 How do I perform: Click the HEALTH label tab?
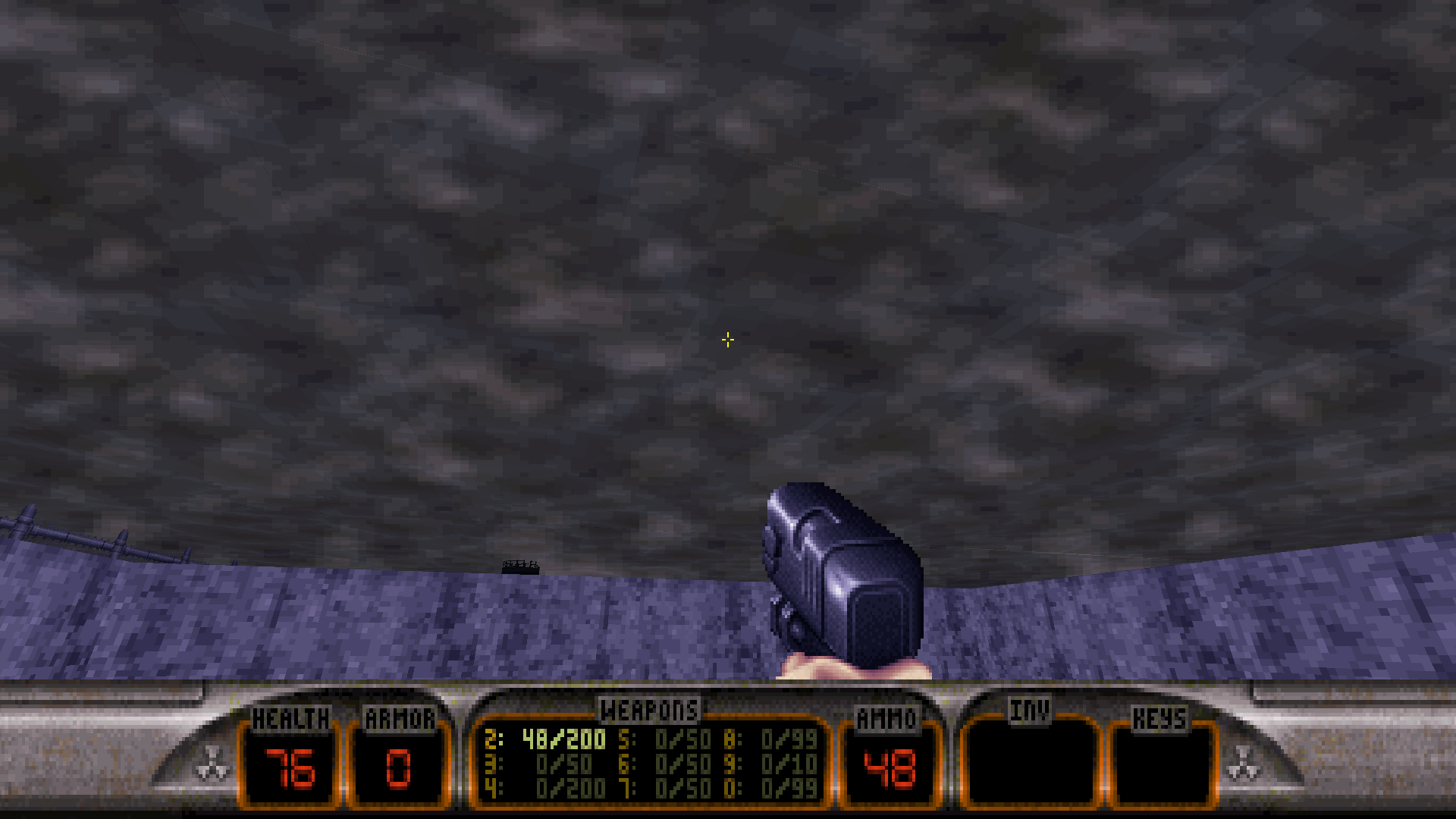[x=291, y=714]
